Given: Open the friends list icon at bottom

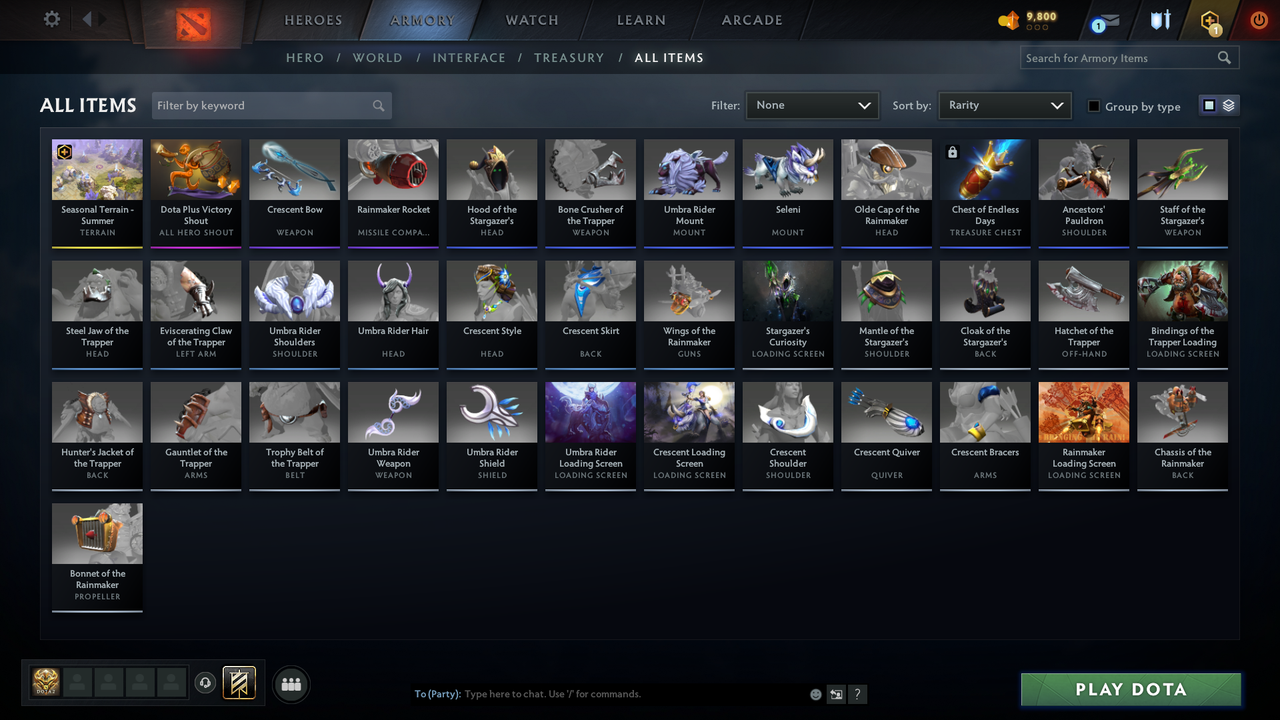Looking at the screenshot, I should [x=291, y=684].
